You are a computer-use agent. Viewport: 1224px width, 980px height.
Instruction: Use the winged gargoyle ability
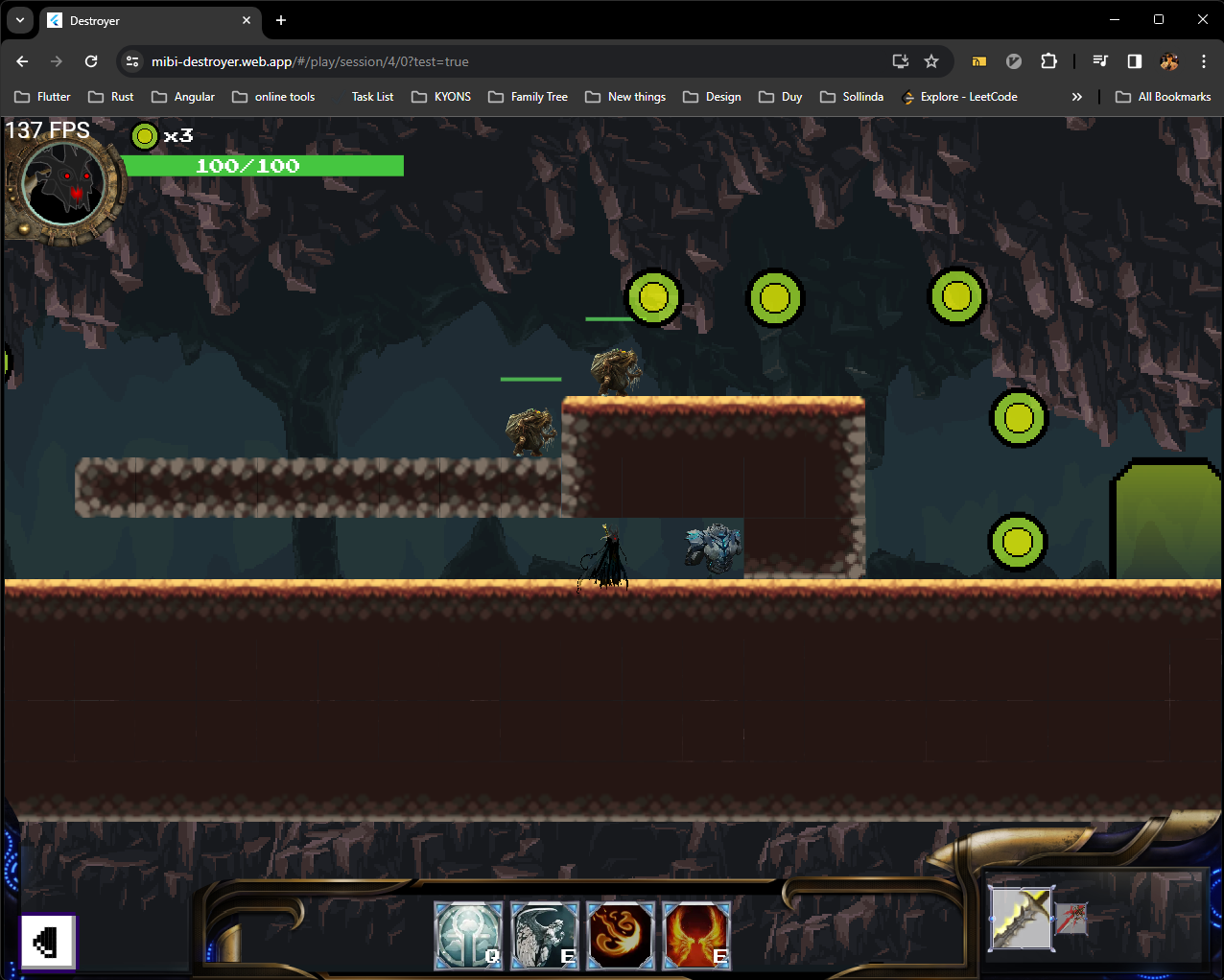click(x=544, y=935)
